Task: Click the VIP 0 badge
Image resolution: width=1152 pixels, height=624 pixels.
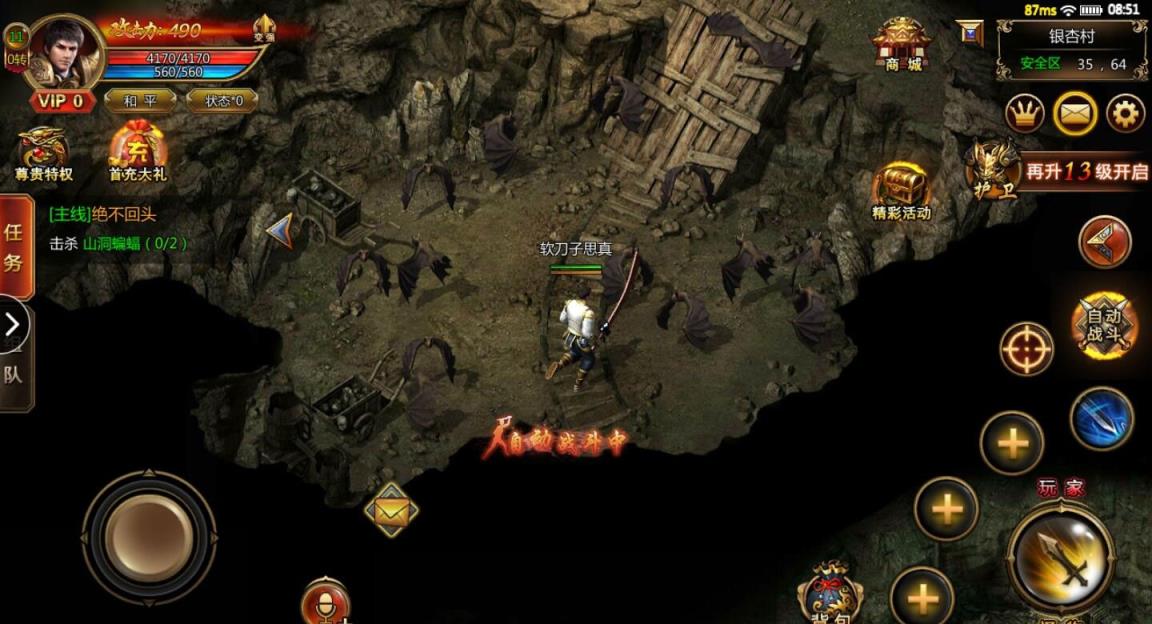Action: click(63, 101)
